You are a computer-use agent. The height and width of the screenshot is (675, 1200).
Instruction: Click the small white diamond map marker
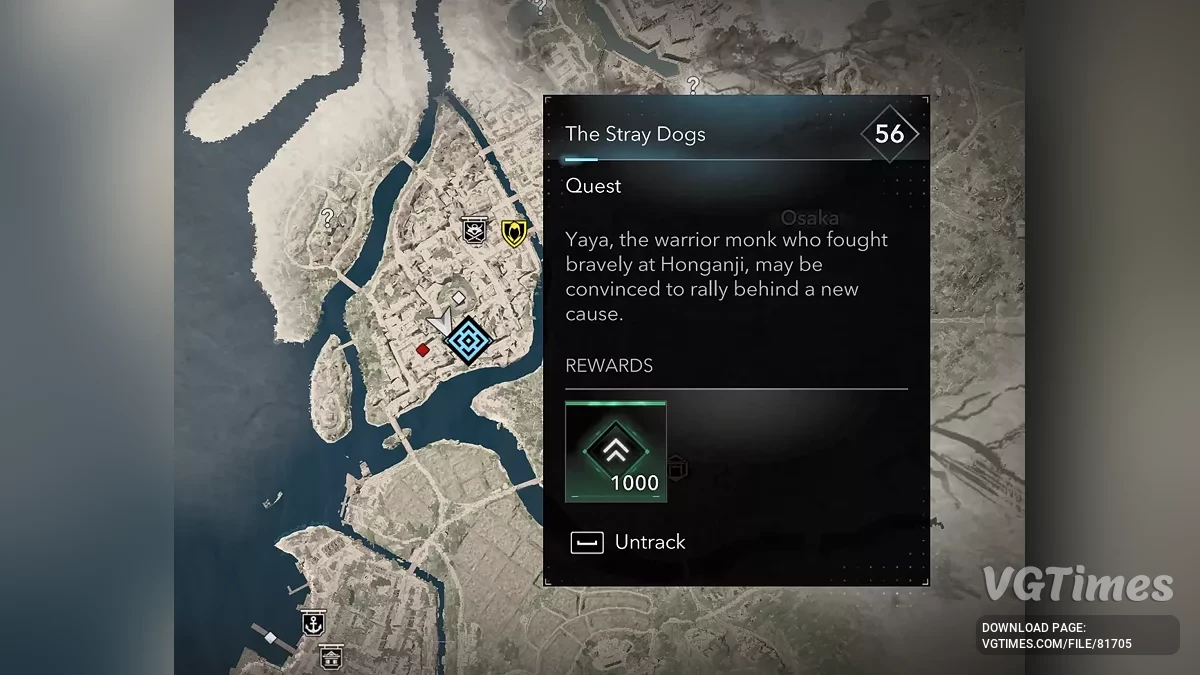click(x=458, y=297)
